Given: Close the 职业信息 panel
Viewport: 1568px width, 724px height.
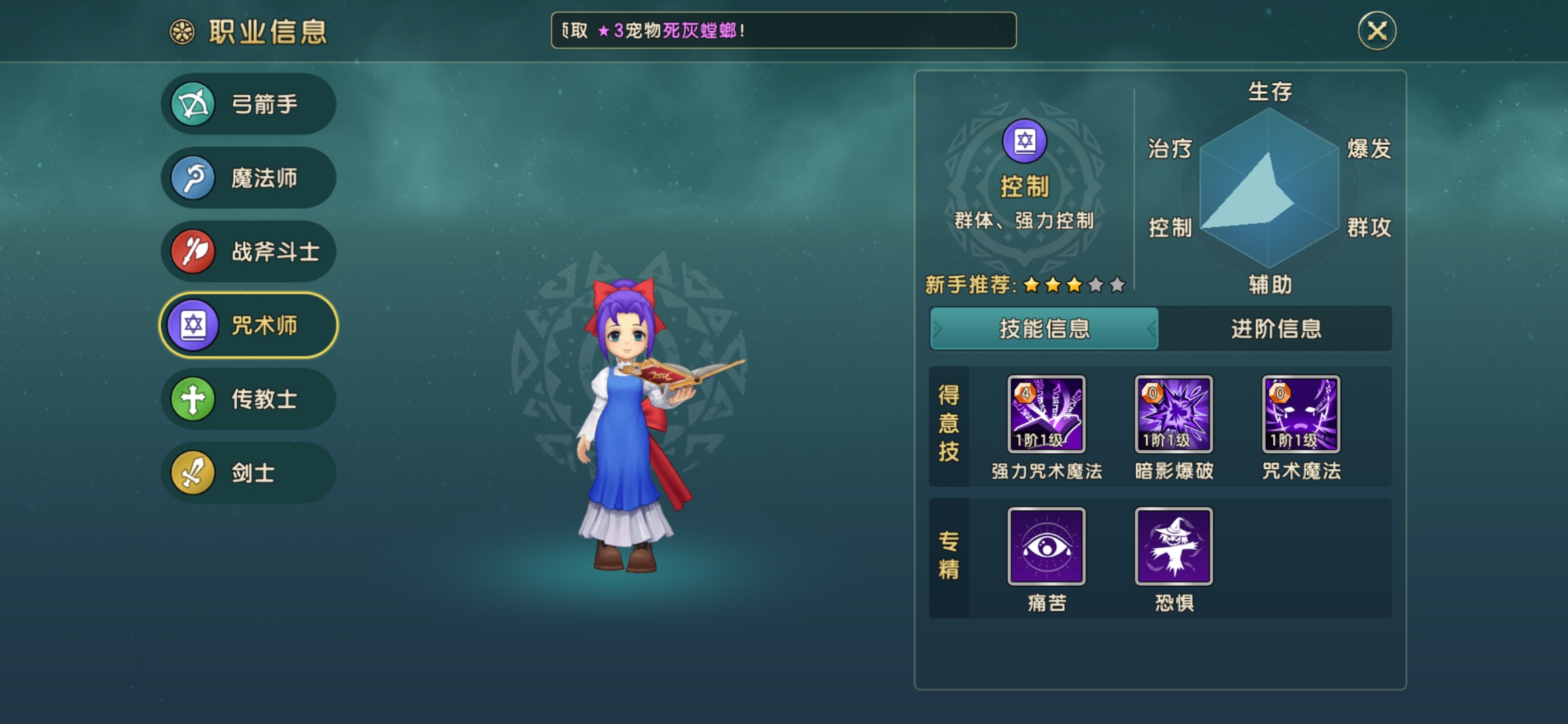Looking at the screenshot, I should [x=1376, y=31].
